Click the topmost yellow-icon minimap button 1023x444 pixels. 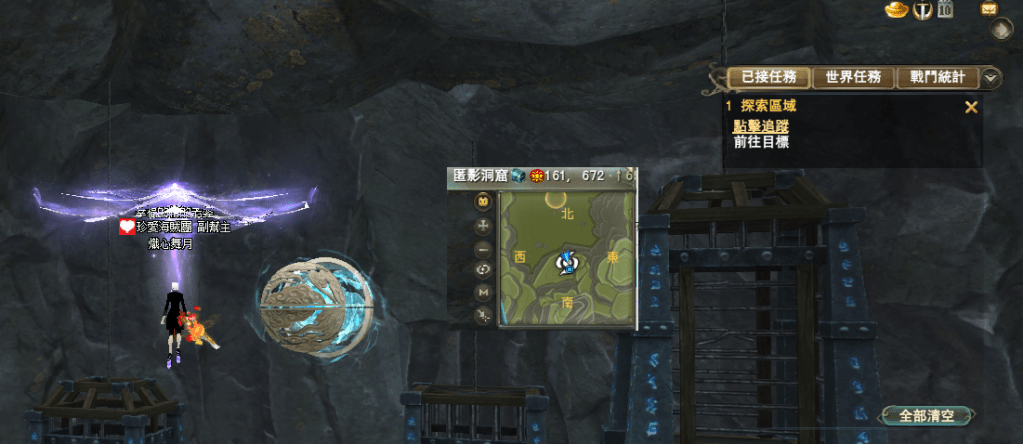[483, 201]
